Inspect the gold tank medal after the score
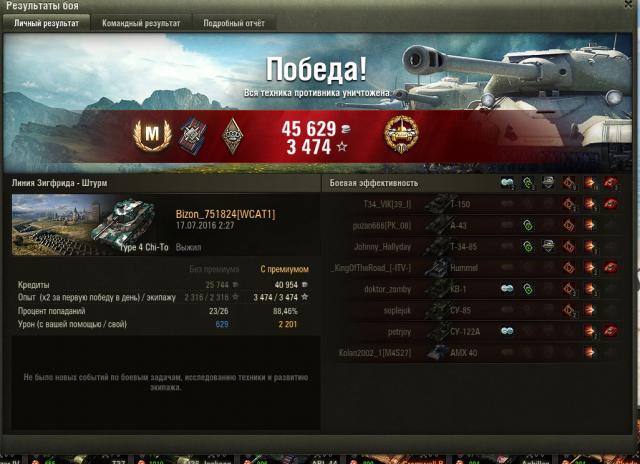The height and width of the screenshot is (464, 640). point(401,134)
